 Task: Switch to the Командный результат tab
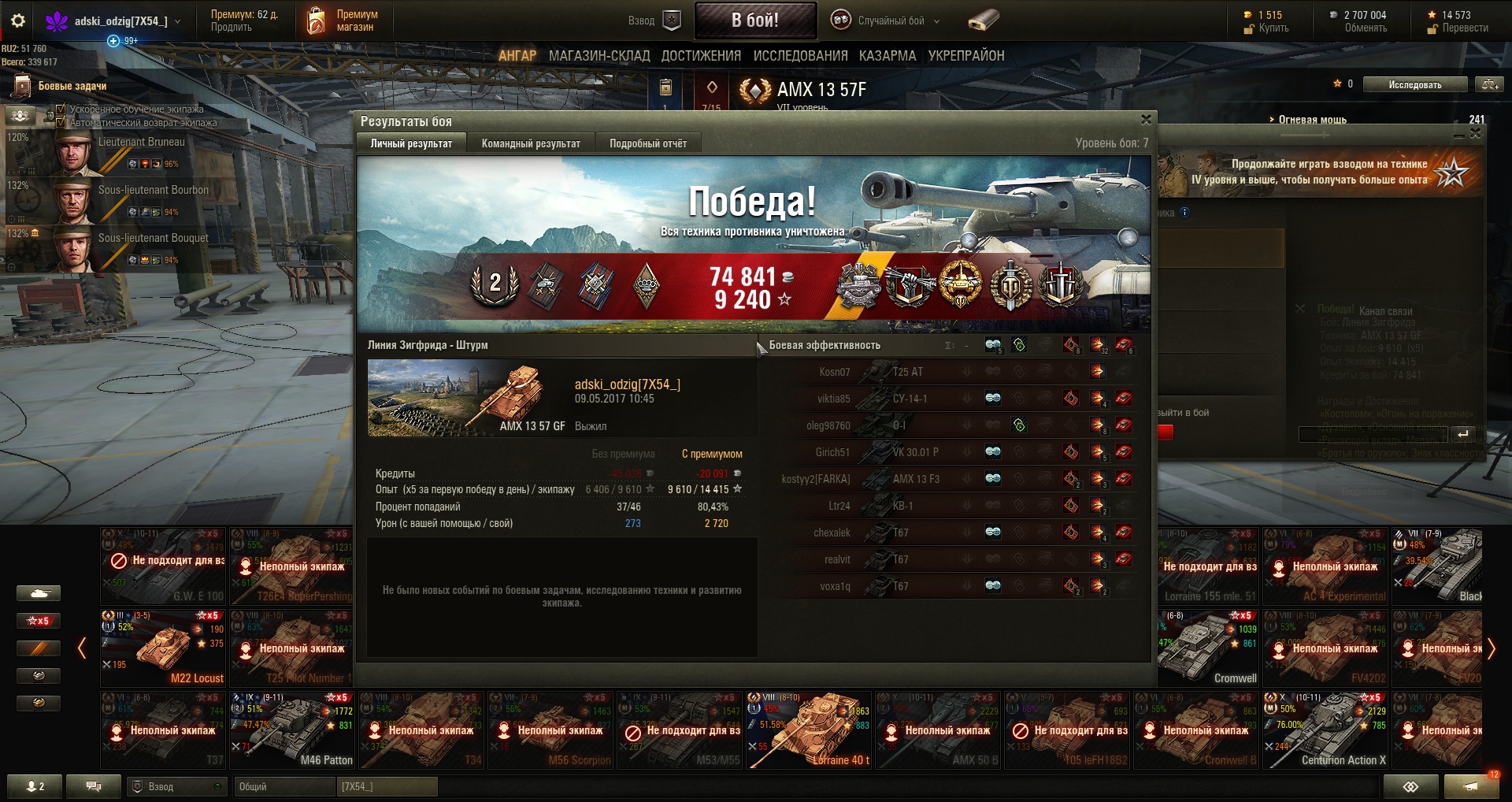531,143
